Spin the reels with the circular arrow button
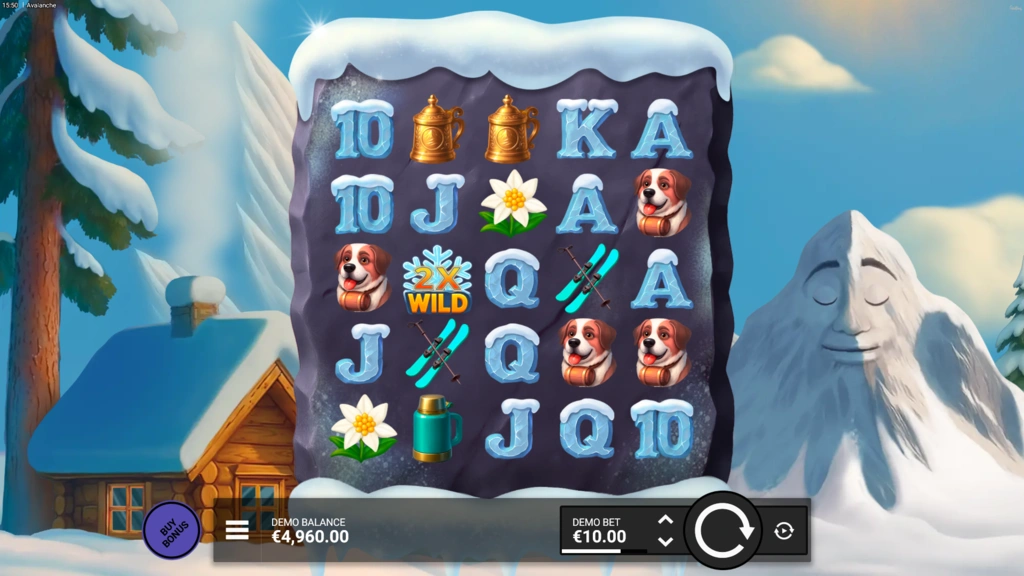Image resolution: width=1024 pixels, height=576 pixels. coord(723,531)
